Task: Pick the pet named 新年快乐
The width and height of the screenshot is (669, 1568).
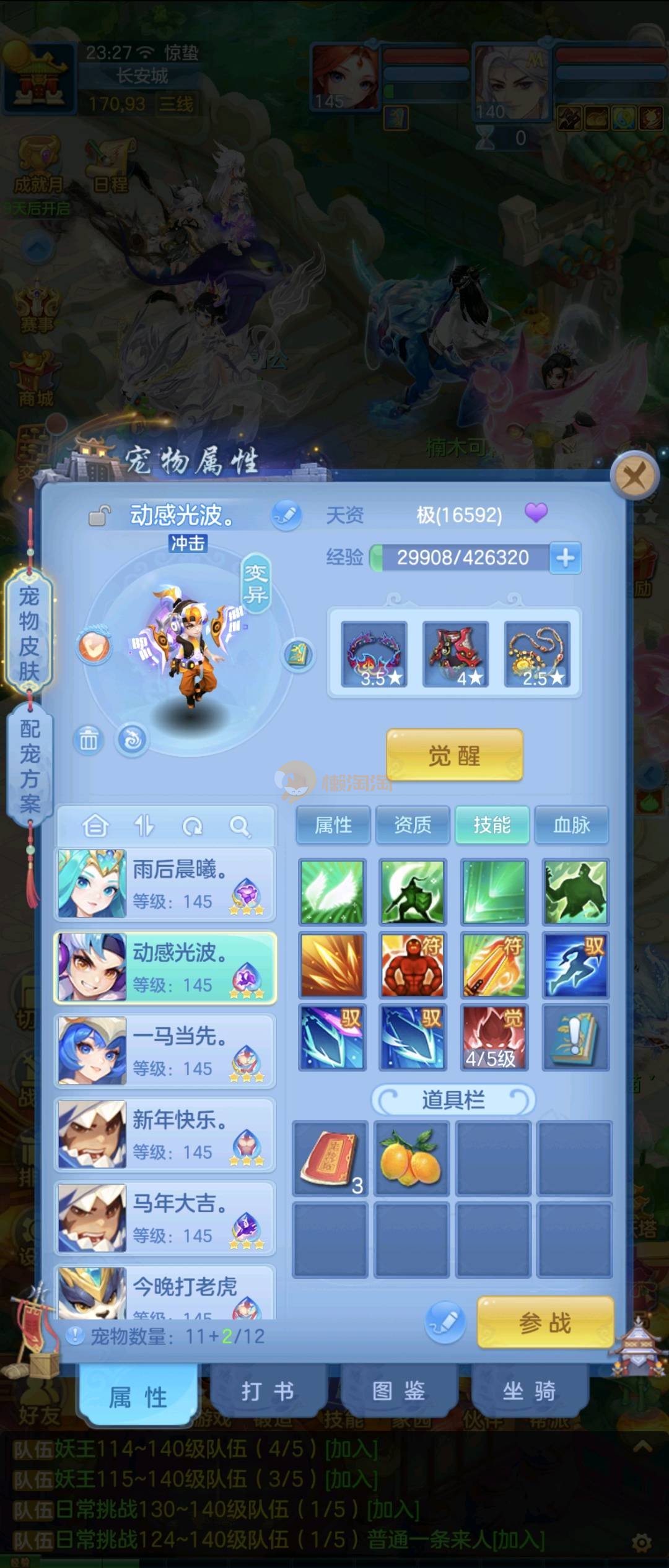Action: click(165, 1135)
